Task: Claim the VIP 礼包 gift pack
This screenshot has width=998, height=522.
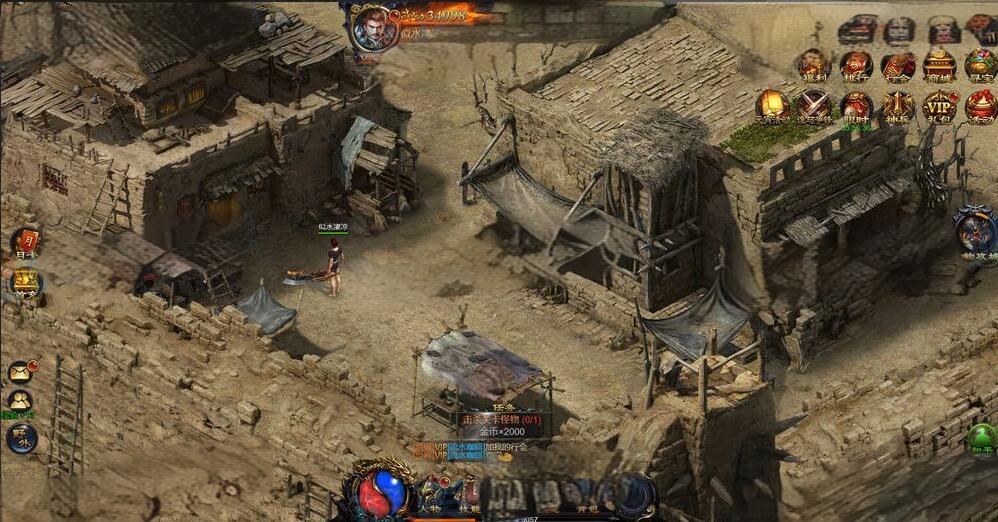Action: [x=940, y=106]
